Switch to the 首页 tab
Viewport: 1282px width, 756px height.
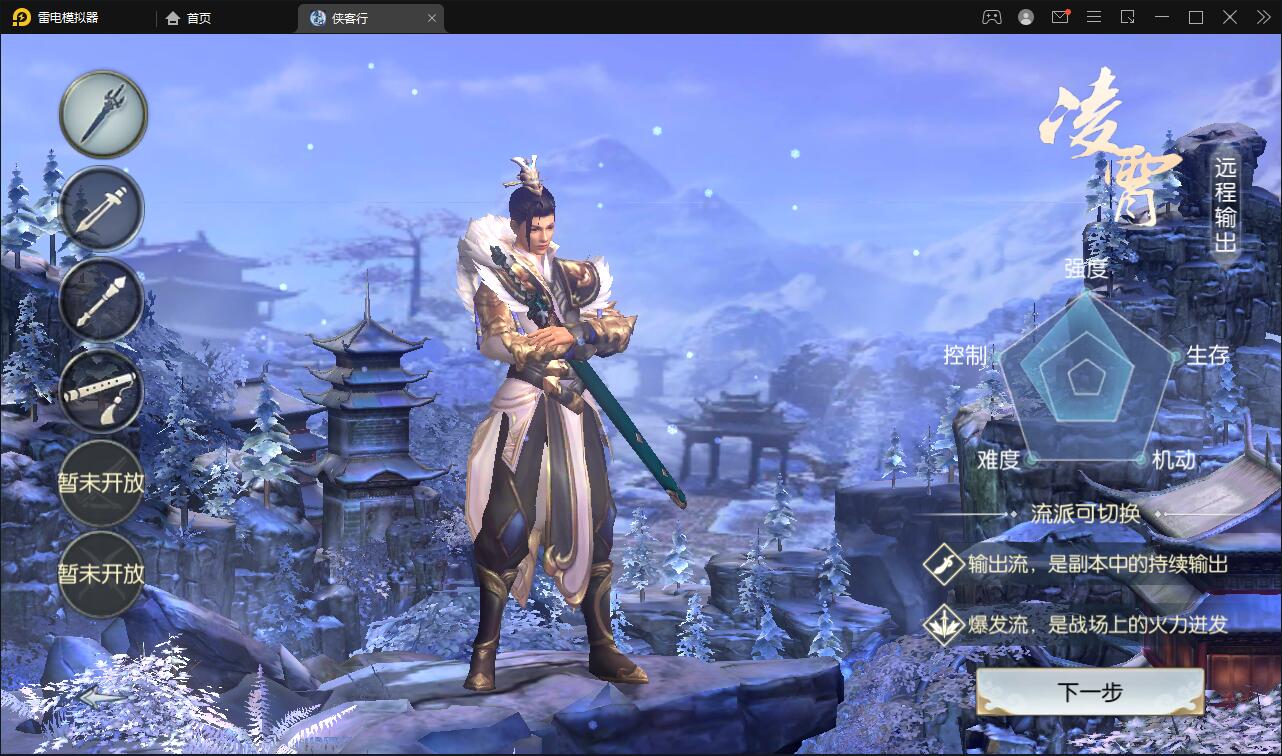pyautogui.click(x=188, y=17)
